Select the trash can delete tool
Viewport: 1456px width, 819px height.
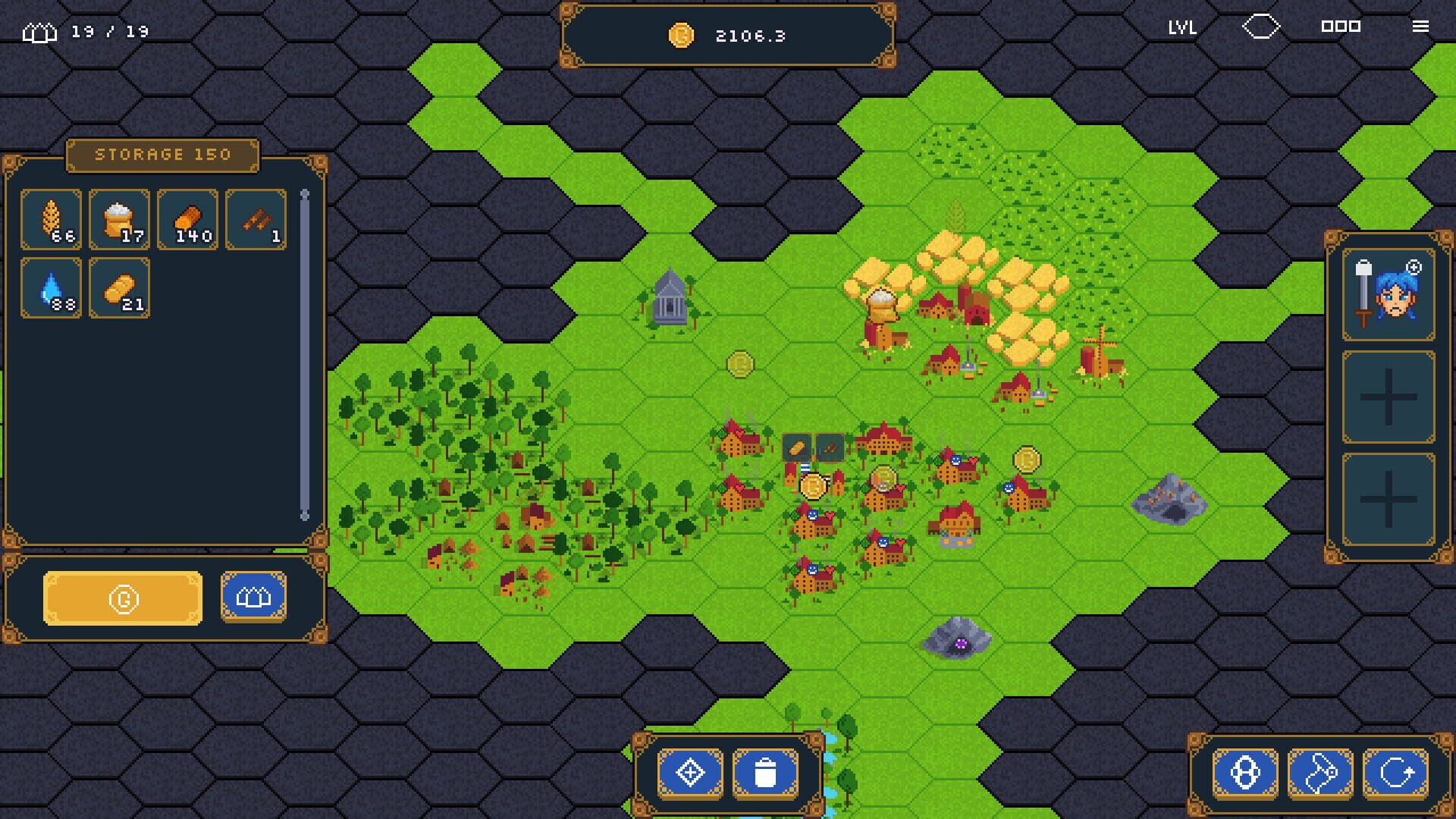coord(766,772)
